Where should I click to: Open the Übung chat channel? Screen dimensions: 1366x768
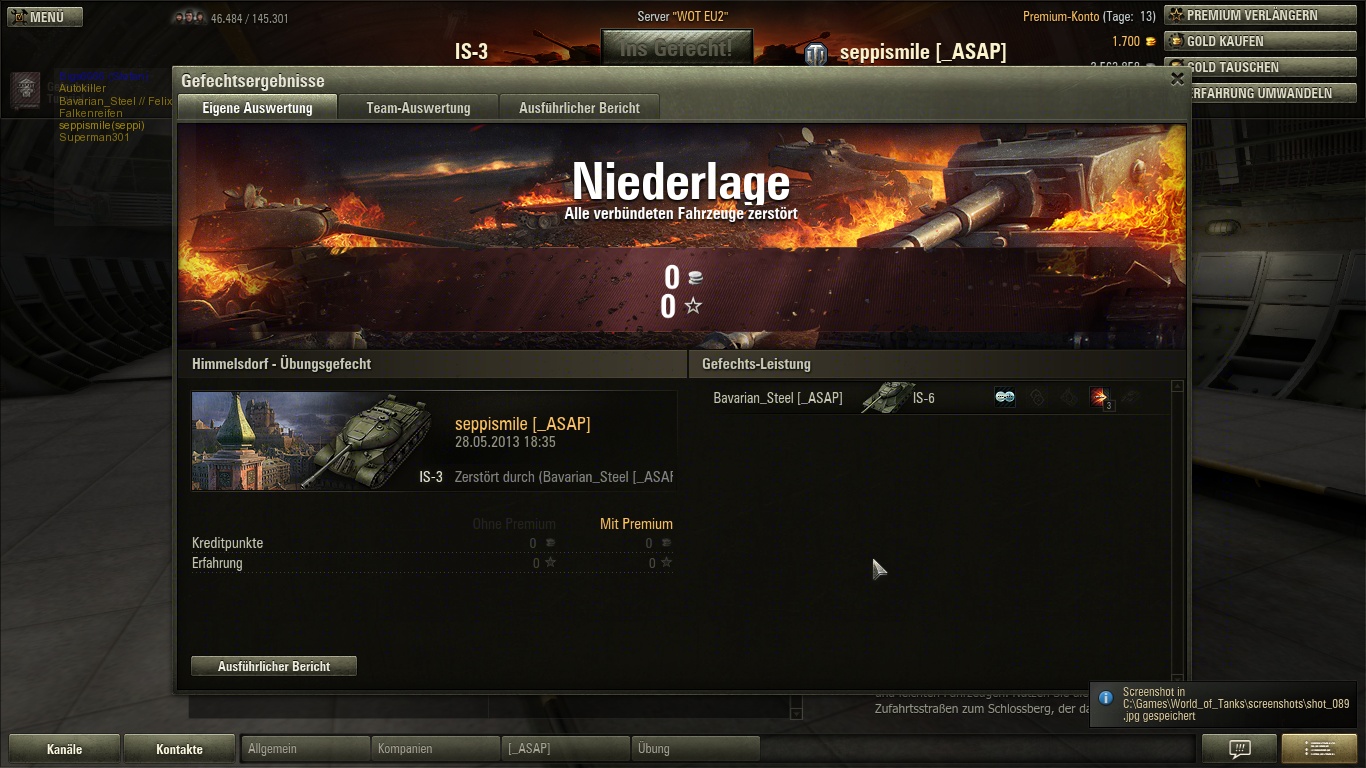tap(695, 749)
